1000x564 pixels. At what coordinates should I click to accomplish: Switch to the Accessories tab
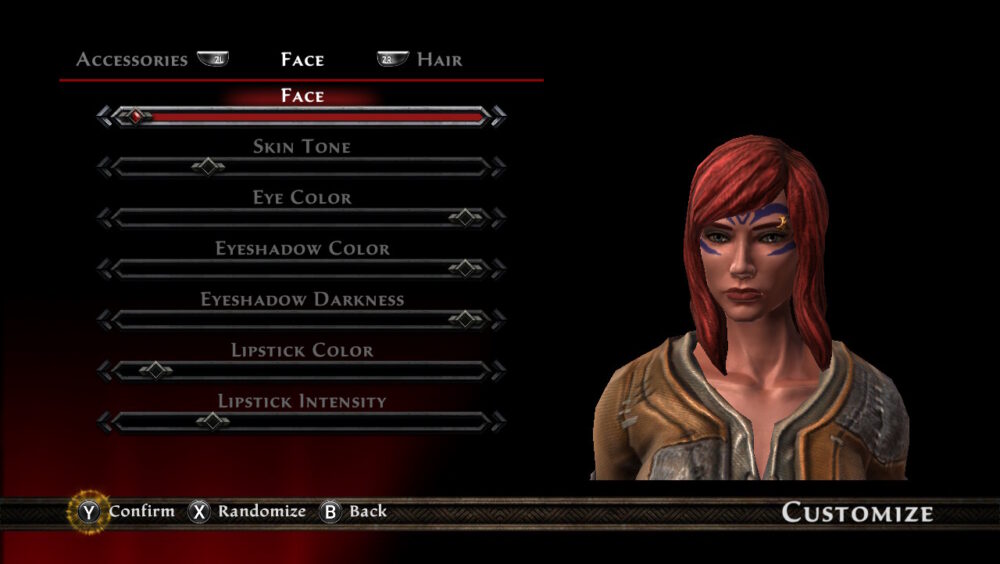click(132, 60)
